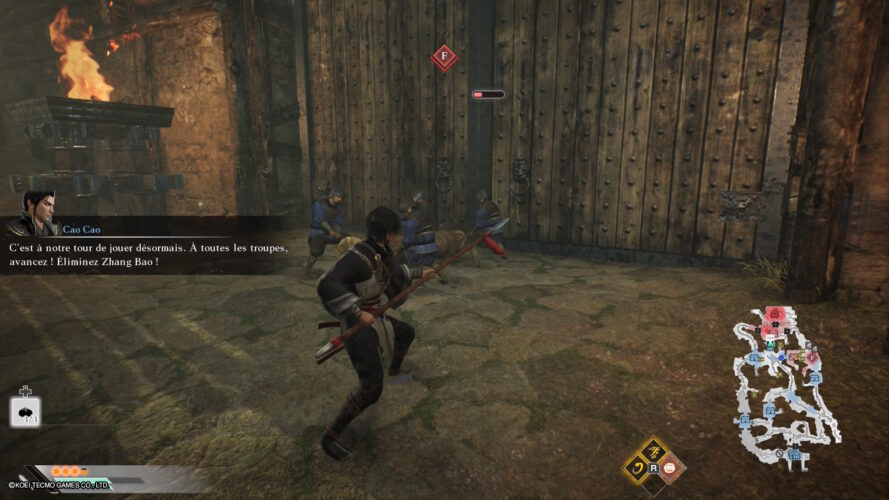The width and height of the screenshot is (889, 500).
Task: Activate the top gold battle art icon
Action: (654, 450)
